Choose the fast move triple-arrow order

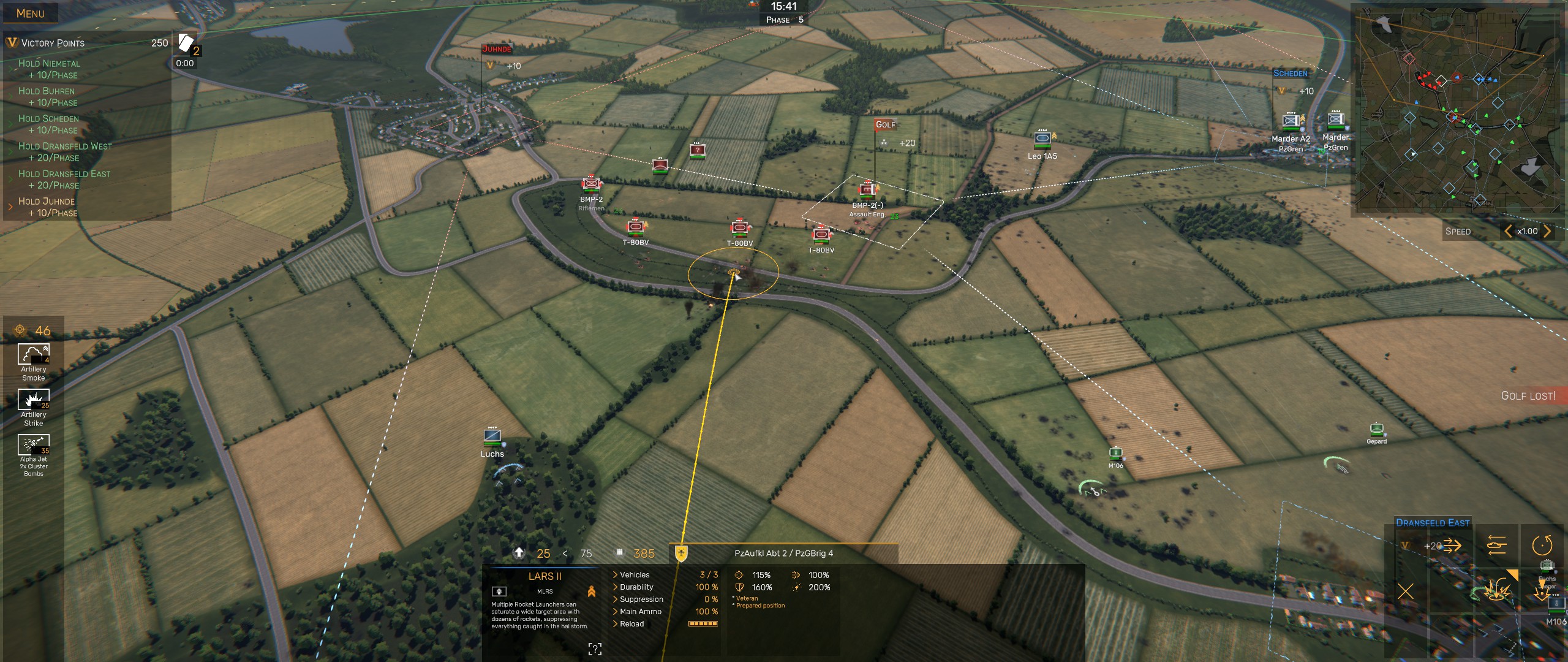tap(1452, 545)
